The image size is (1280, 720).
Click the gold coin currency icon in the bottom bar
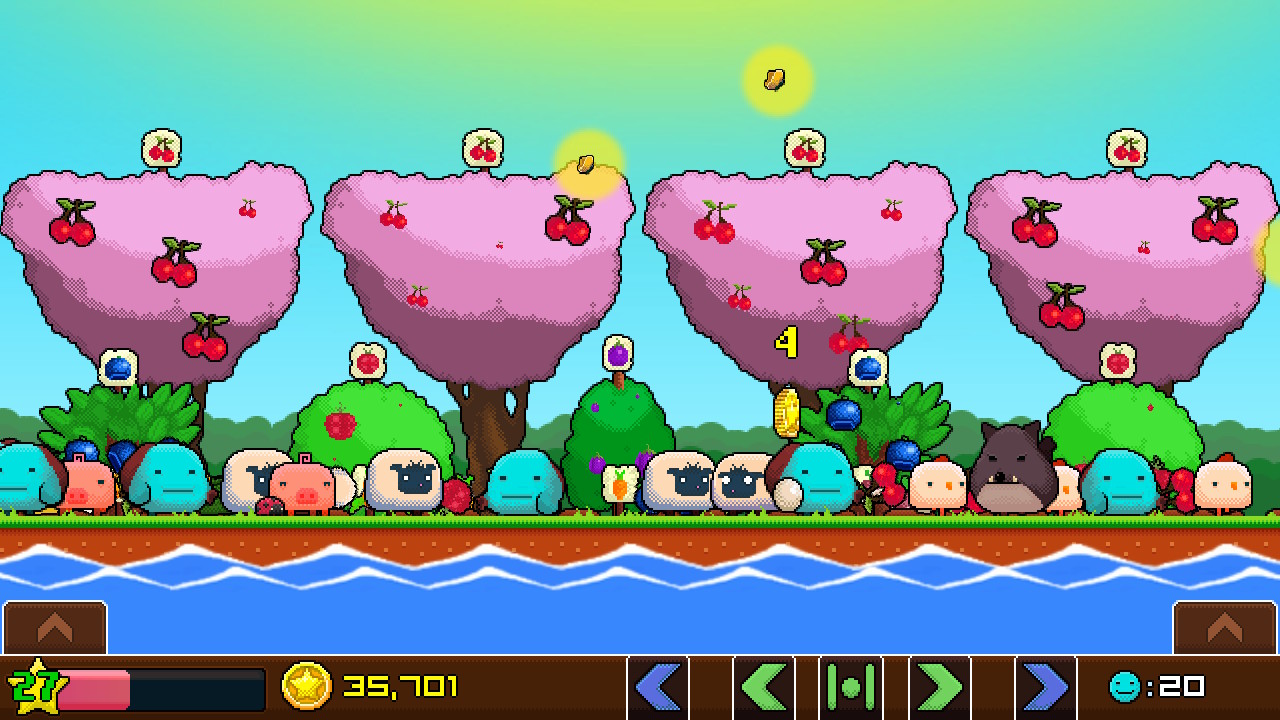308,687
